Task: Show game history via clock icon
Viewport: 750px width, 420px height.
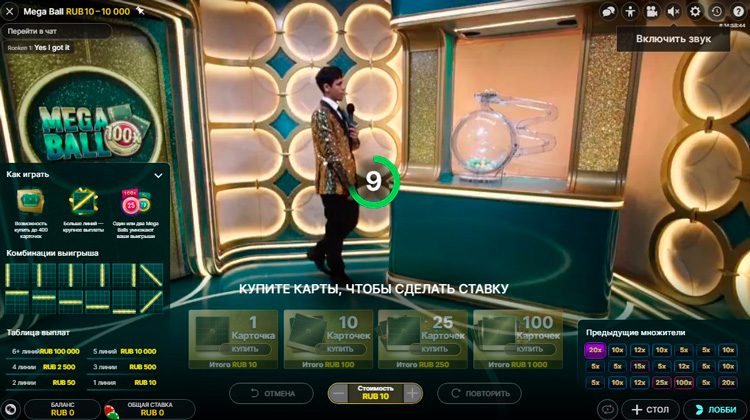Action: click(x=717, y=11)
